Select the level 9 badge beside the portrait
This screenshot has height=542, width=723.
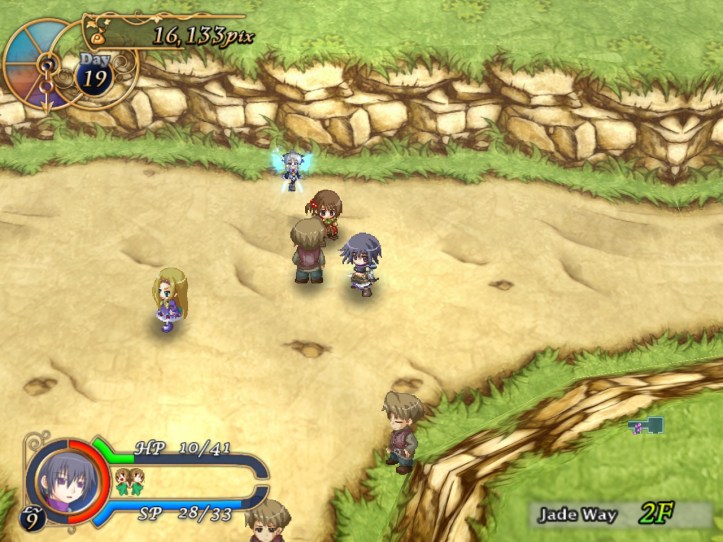coord(32,518)
